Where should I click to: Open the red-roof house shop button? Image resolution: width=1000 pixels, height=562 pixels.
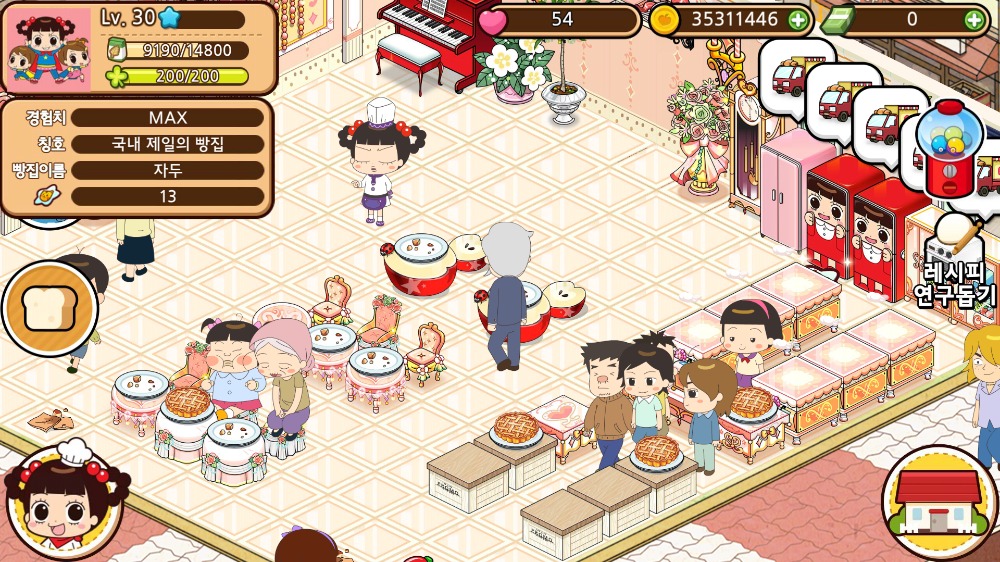(937, 502)
